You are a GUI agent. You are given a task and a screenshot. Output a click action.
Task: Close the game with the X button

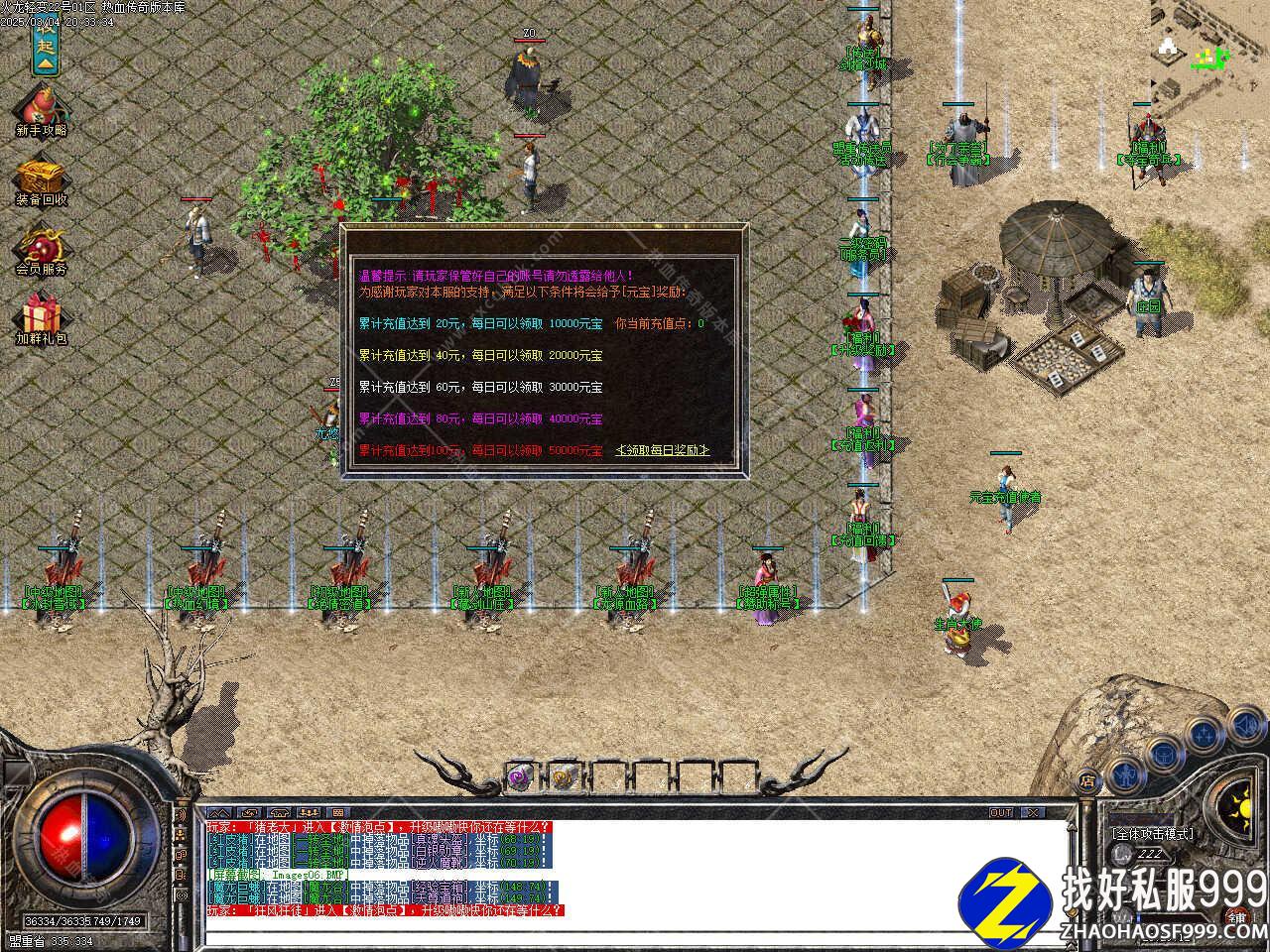coord(1034,813)
